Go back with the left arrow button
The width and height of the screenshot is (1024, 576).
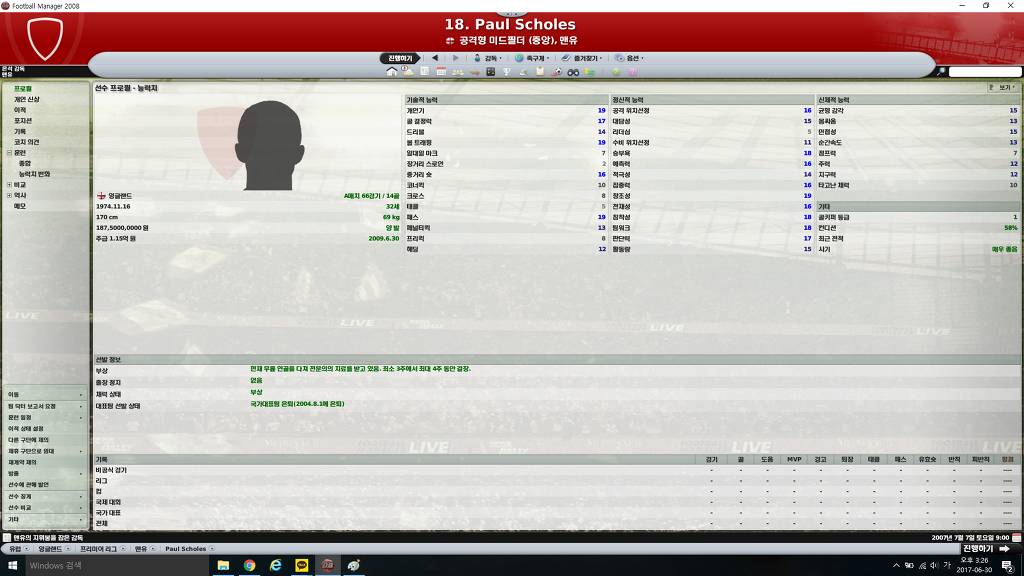pyautogui.click(x=435, y=58)
